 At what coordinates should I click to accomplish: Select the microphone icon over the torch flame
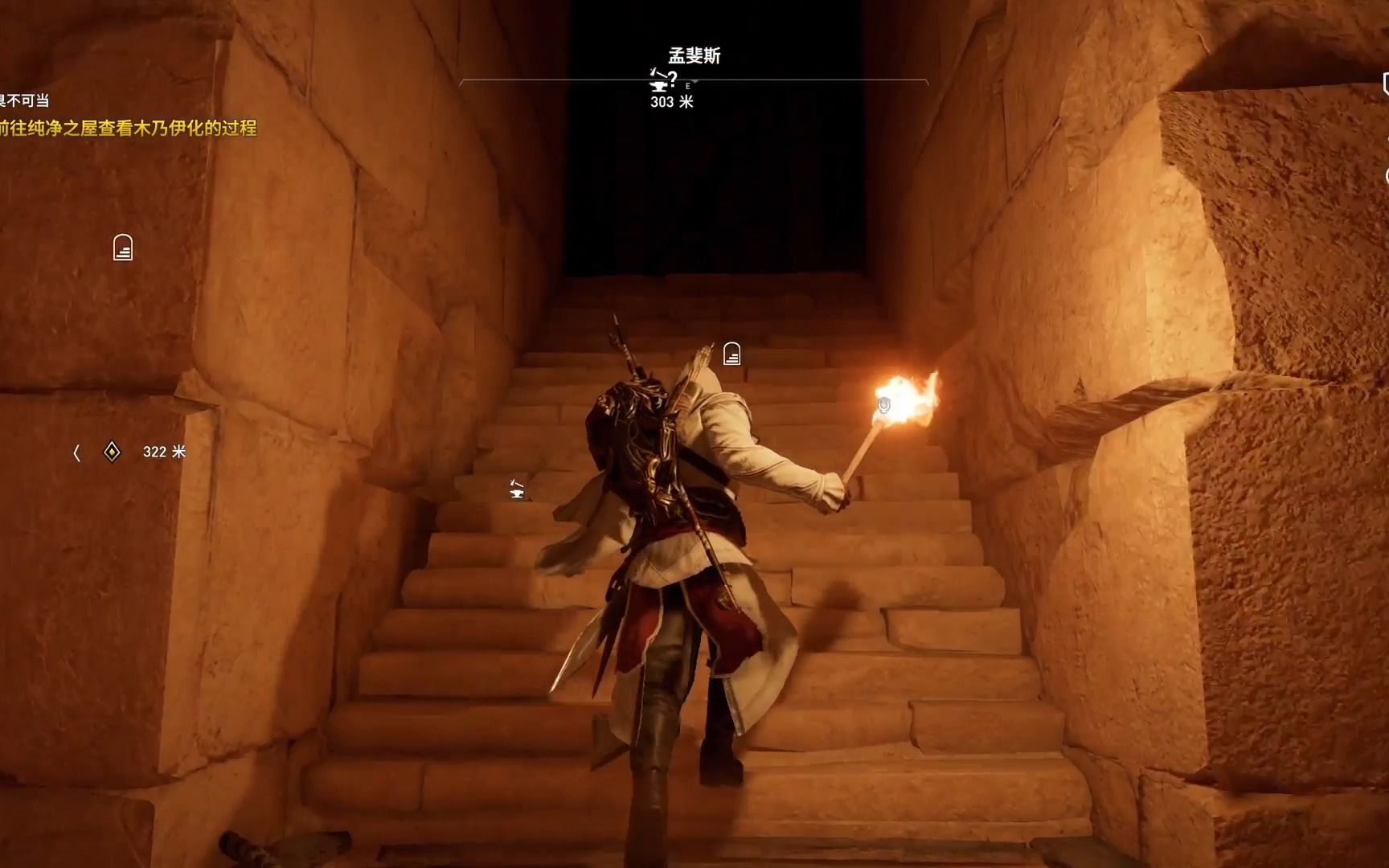(x=884, y=405)
